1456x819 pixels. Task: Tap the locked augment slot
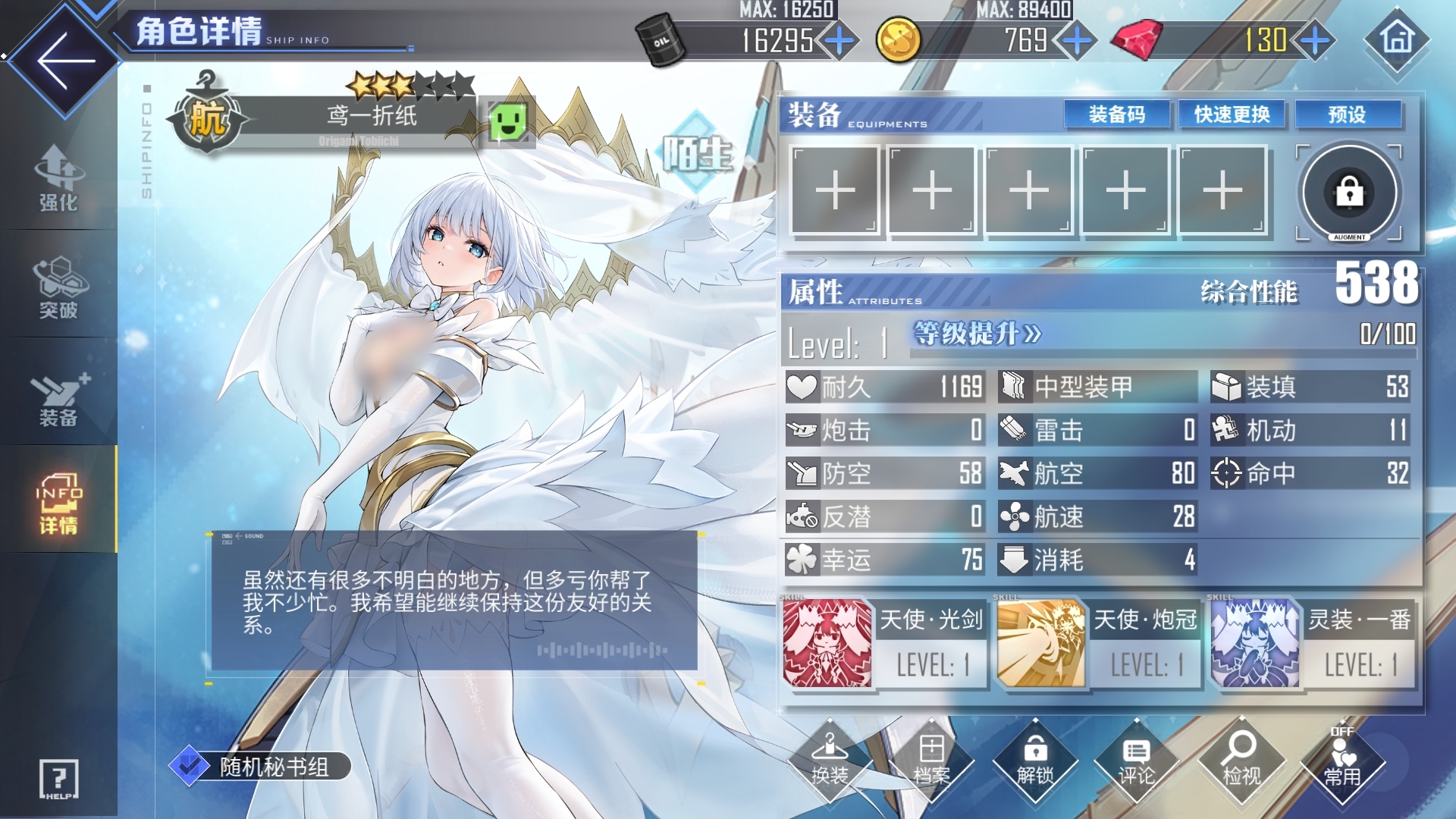pos(1349,193)
